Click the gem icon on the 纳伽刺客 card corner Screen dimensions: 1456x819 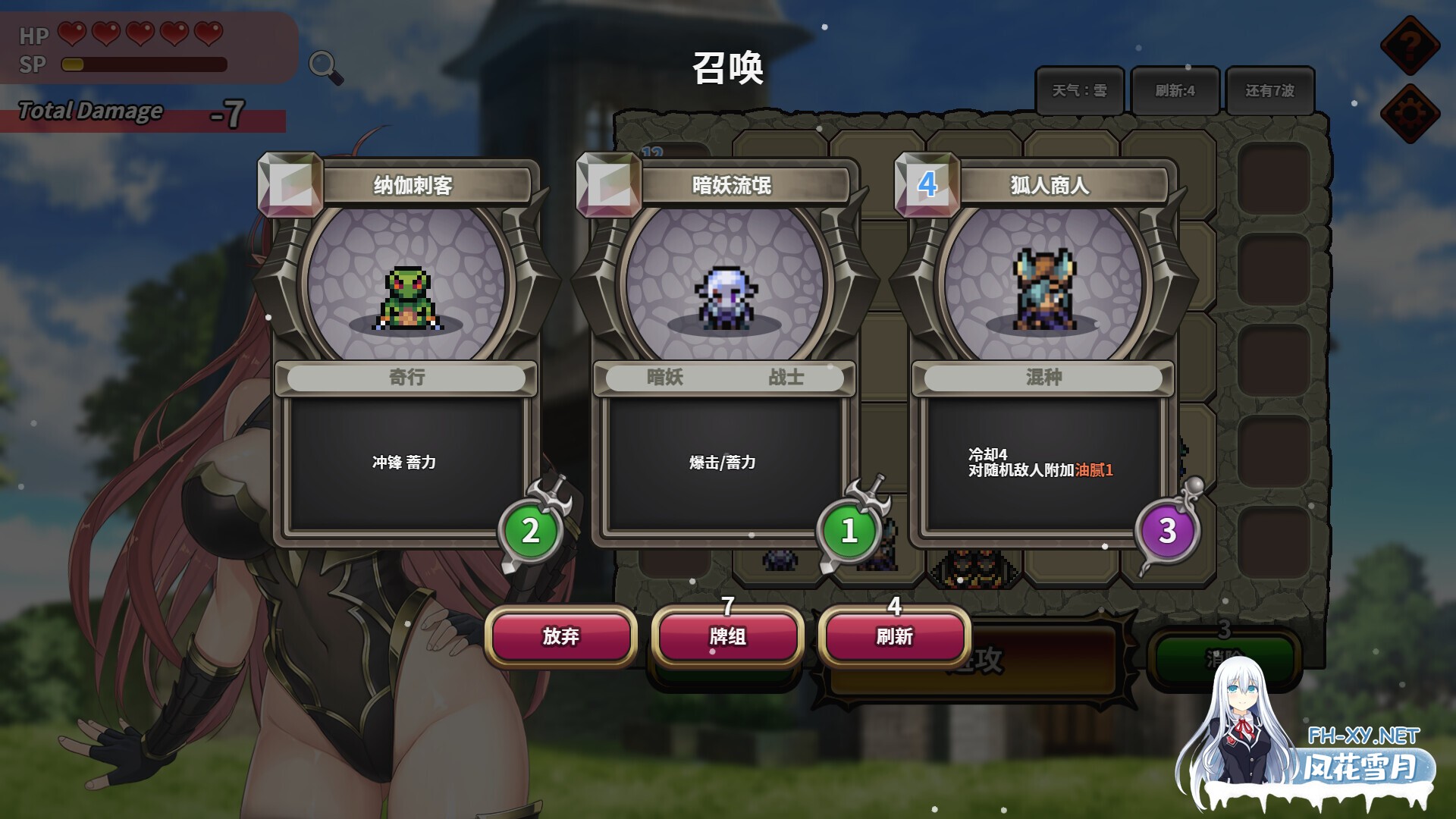(x=290, y=184)
